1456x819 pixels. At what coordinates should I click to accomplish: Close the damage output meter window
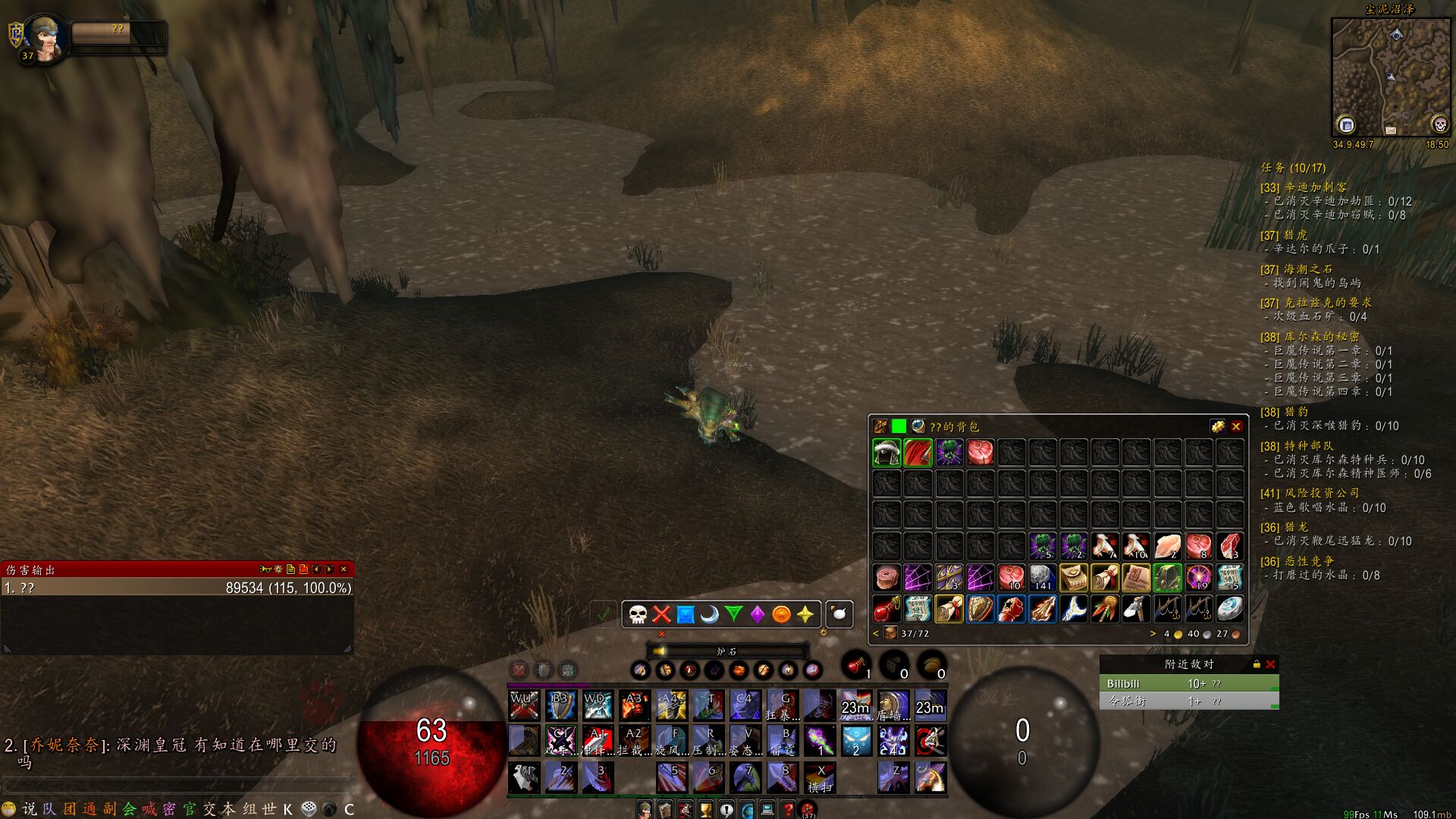pos(344,569)
